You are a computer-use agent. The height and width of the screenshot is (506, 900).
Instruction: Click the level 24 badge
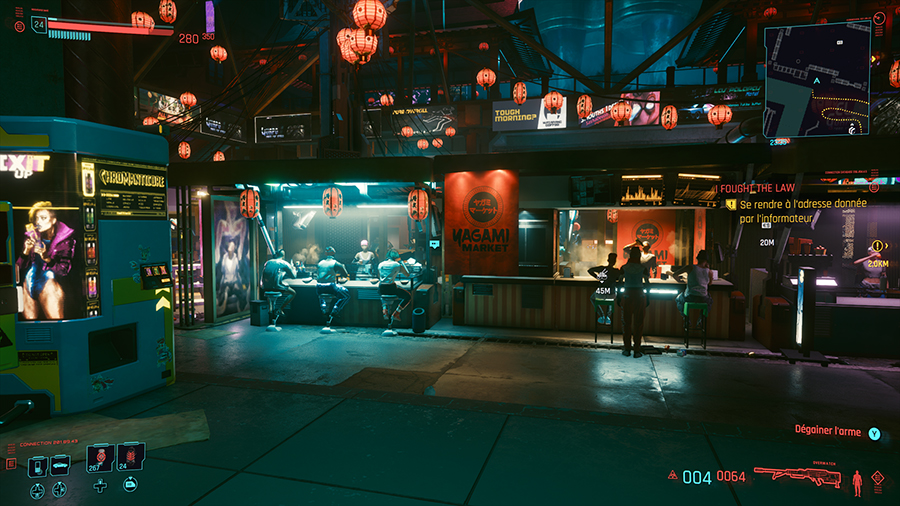pos(39,23)
